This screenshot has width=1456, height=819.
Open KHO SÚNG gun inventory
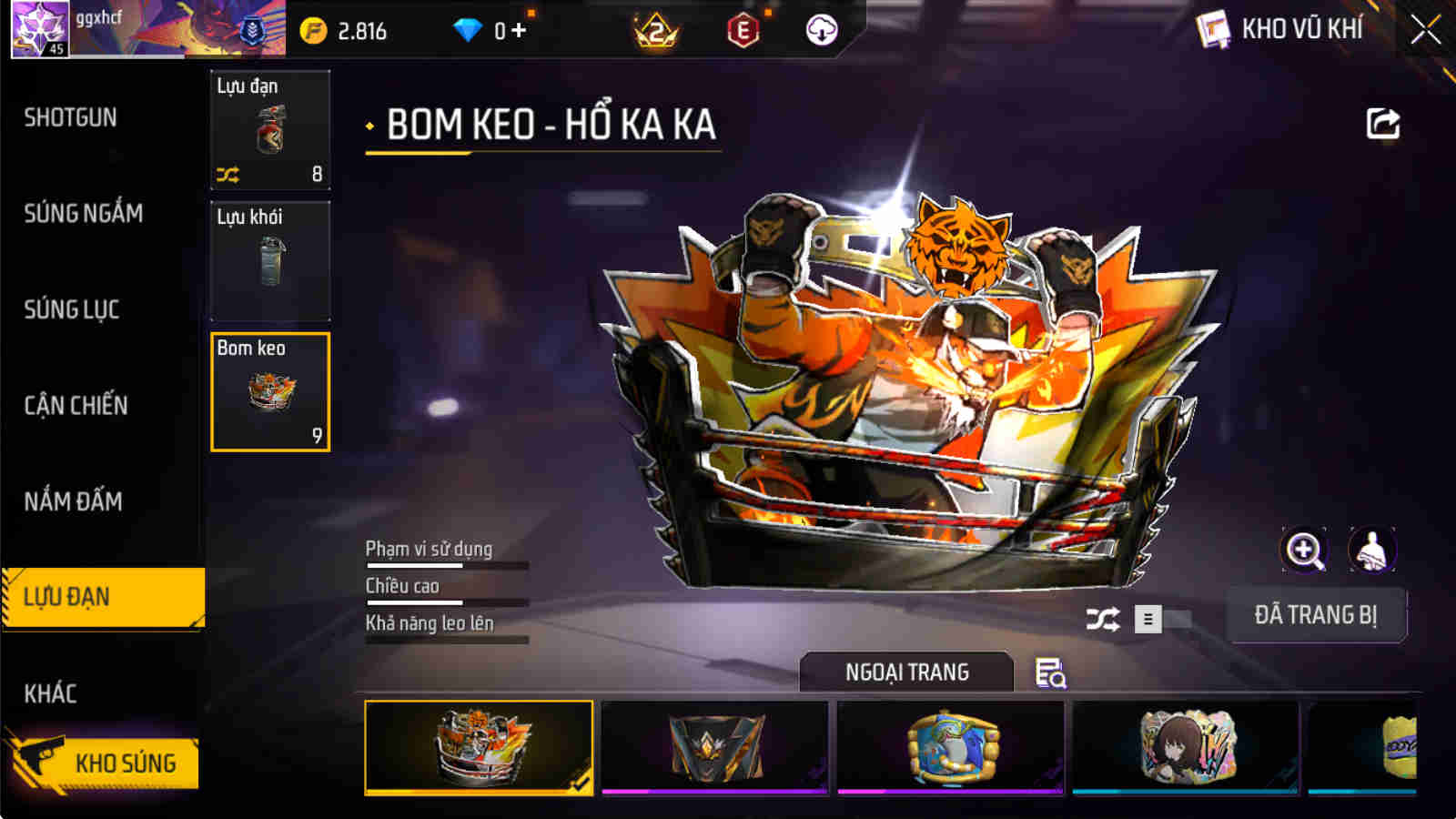(127, 764)
